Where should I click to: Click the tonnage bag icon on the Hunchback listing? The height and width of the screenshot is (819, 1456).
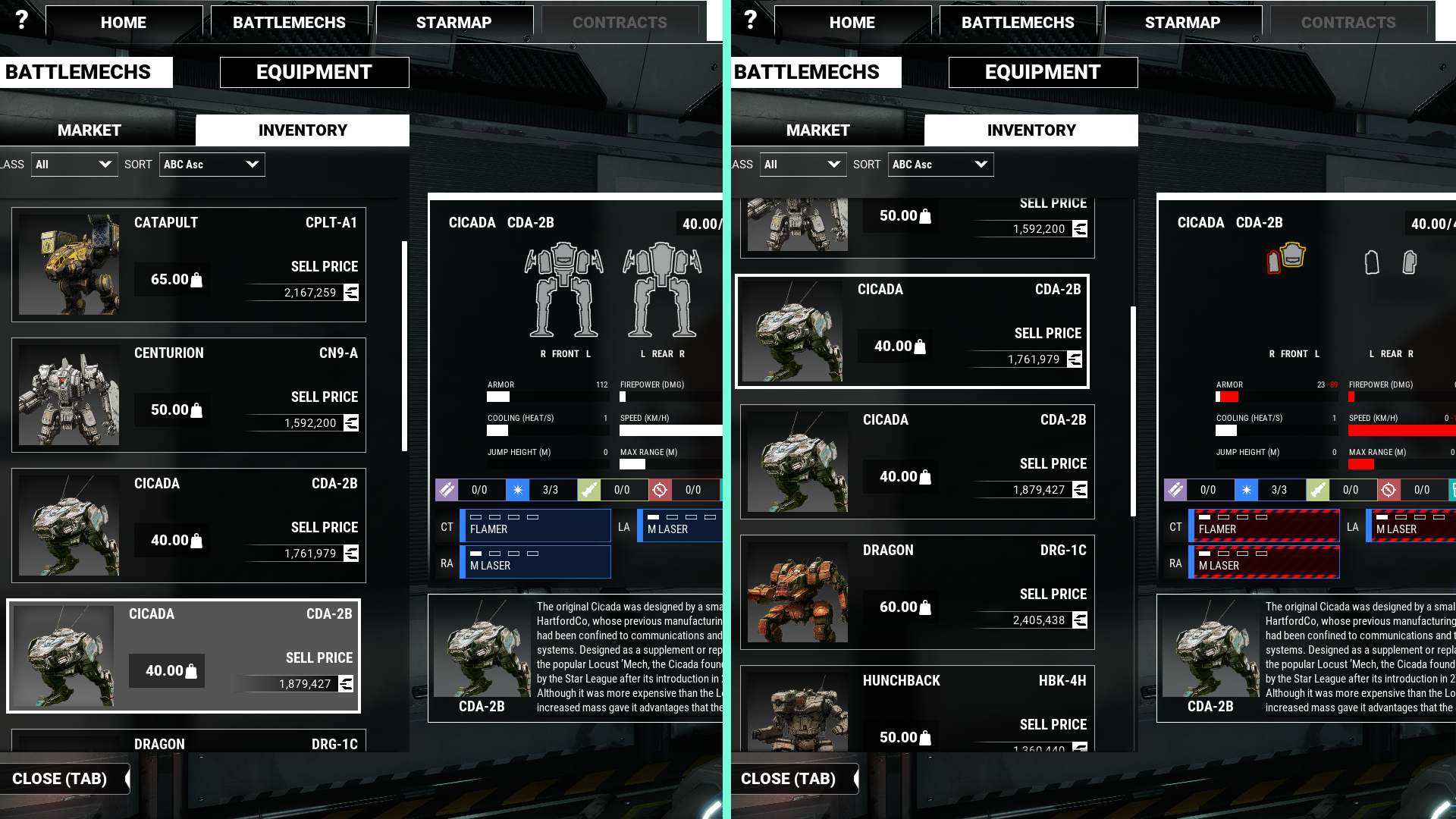click(926, 736)
